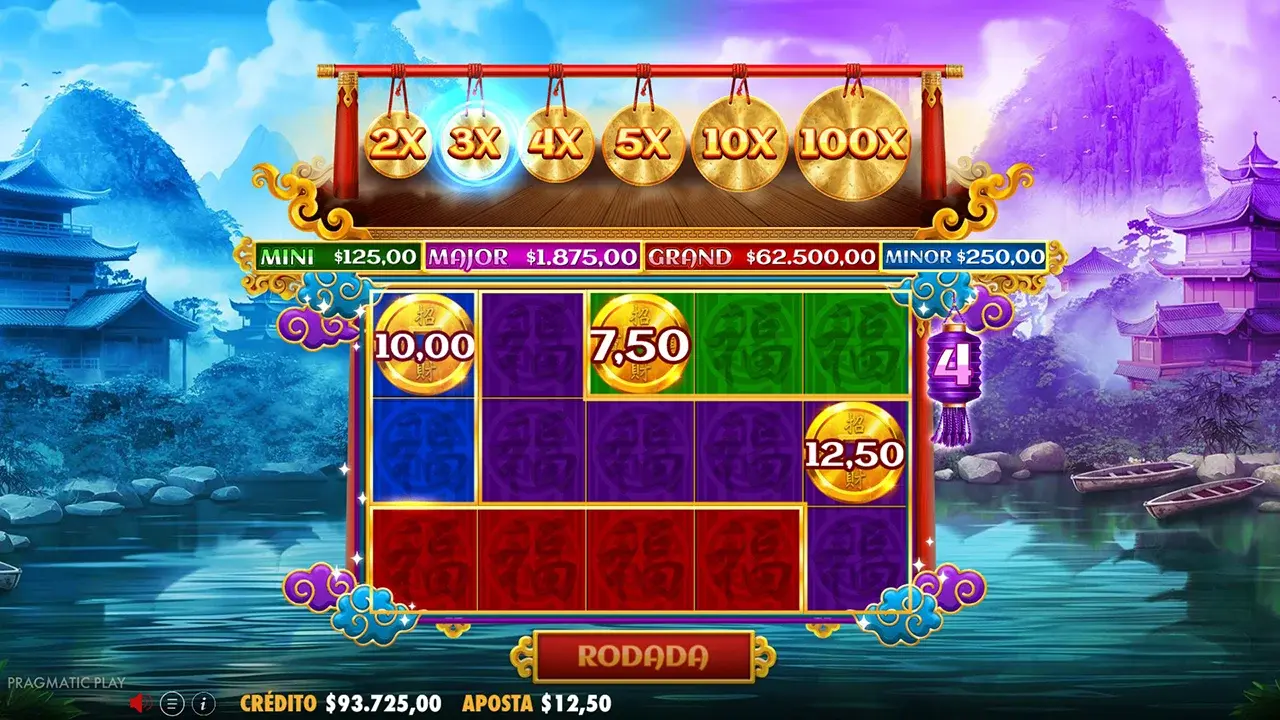The image size is (1280, 720).
Task: Click the red fortune symbol bottom row
Action: 530,555
